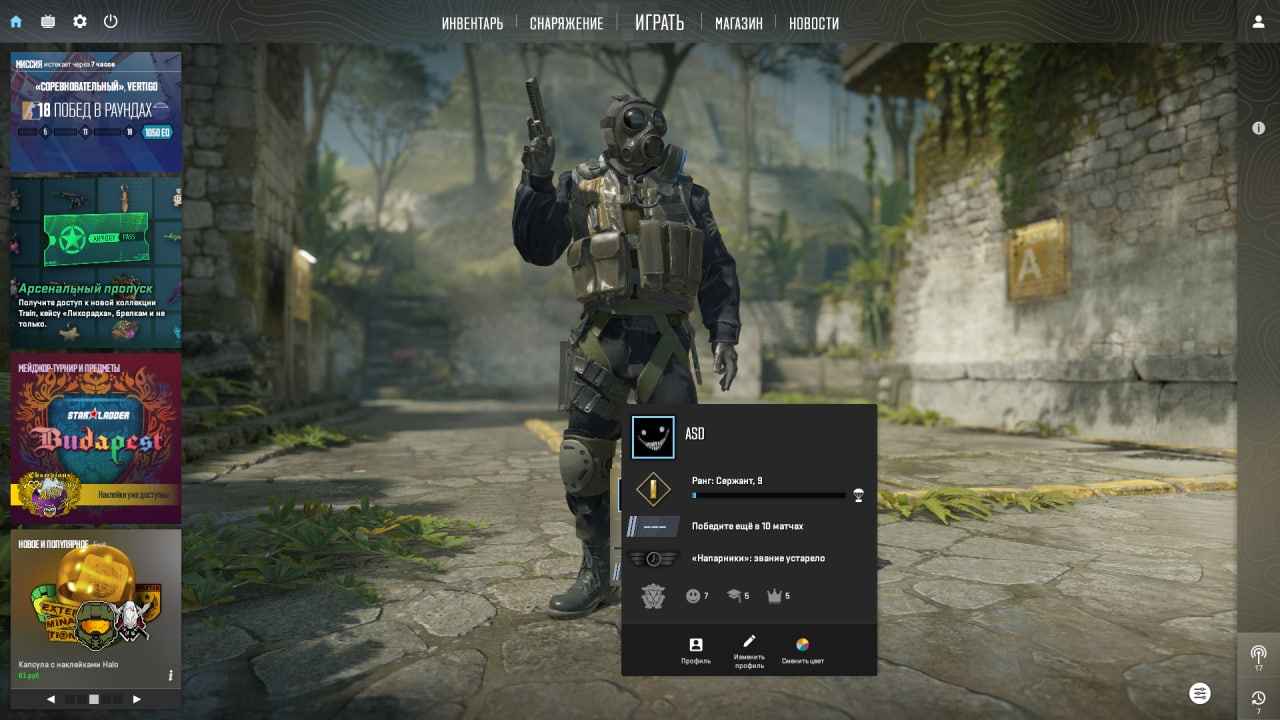Click the round sliders icon button
Screen dimensions: 1280x720
pos(1200,693)
